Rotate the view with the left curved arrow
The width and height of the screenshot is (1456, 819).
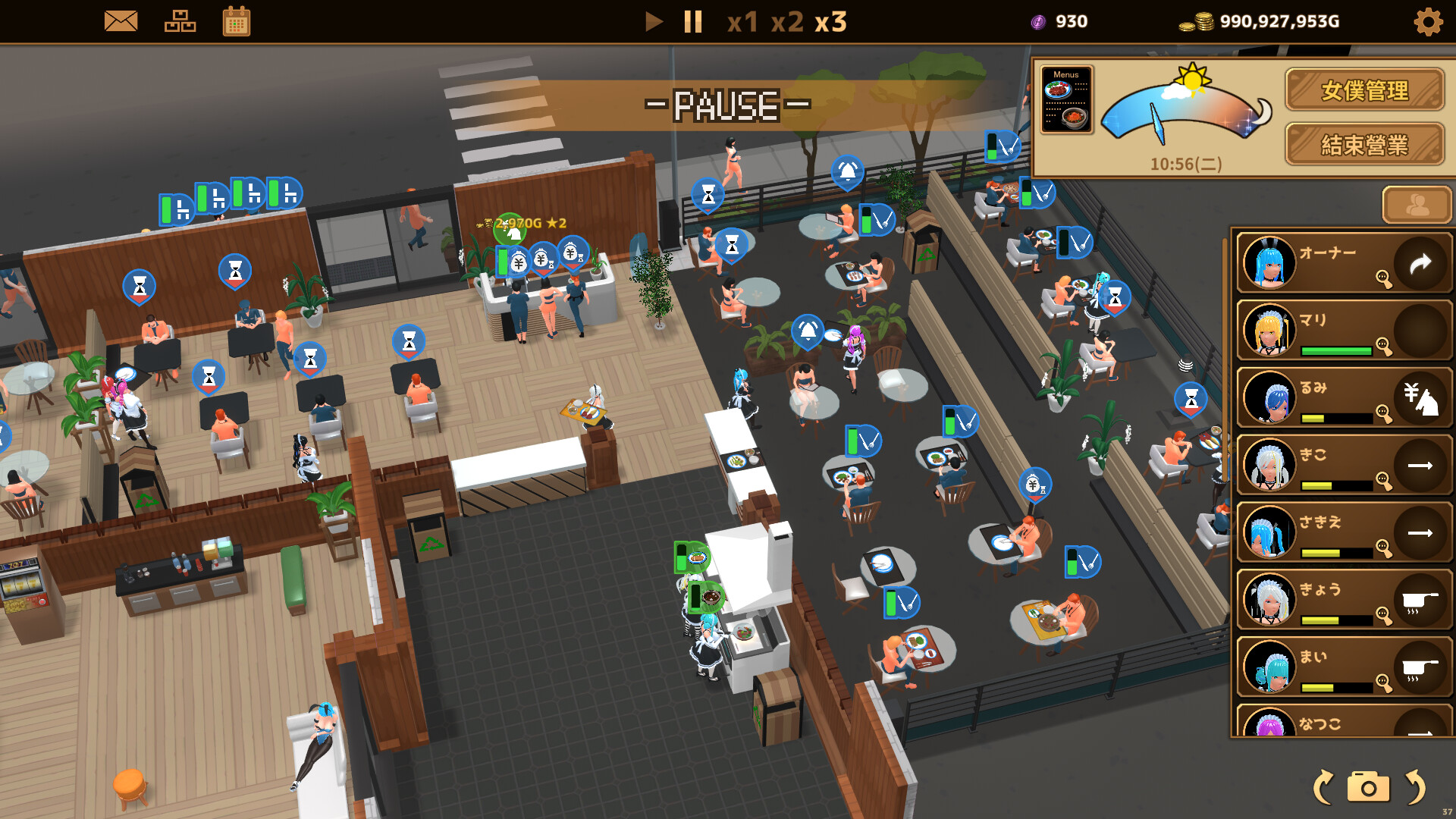(x=1323, y=787)
